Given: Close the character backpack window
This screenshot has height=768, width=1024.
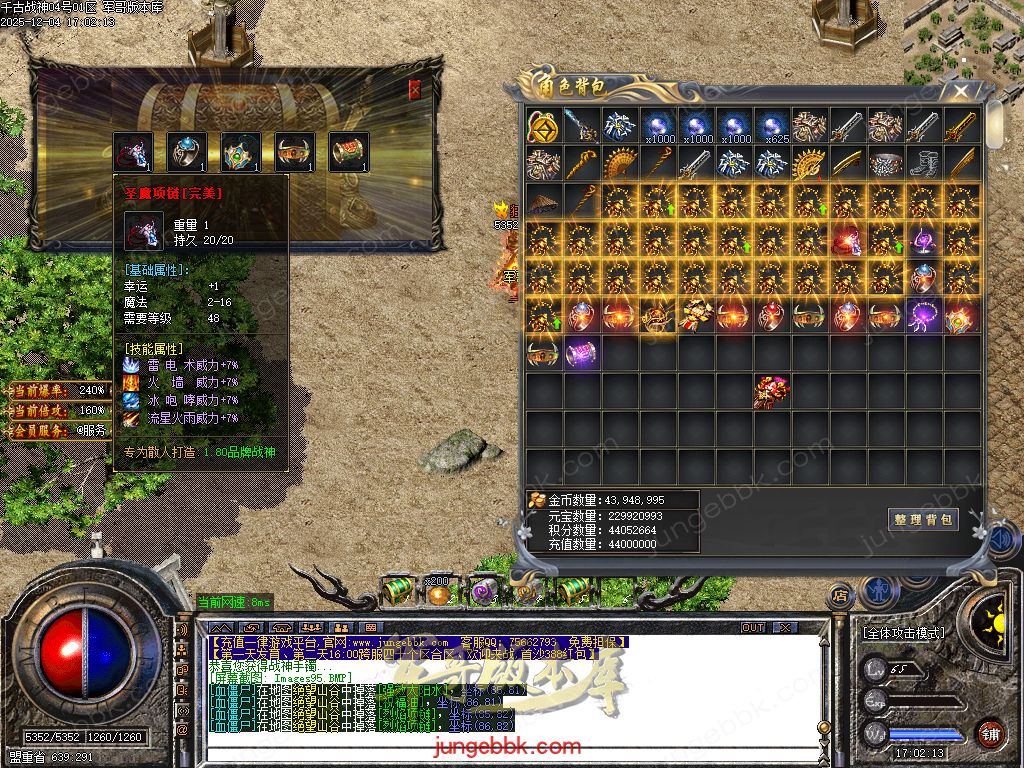Looking at the screenshot, I should [x=961, y=91].
